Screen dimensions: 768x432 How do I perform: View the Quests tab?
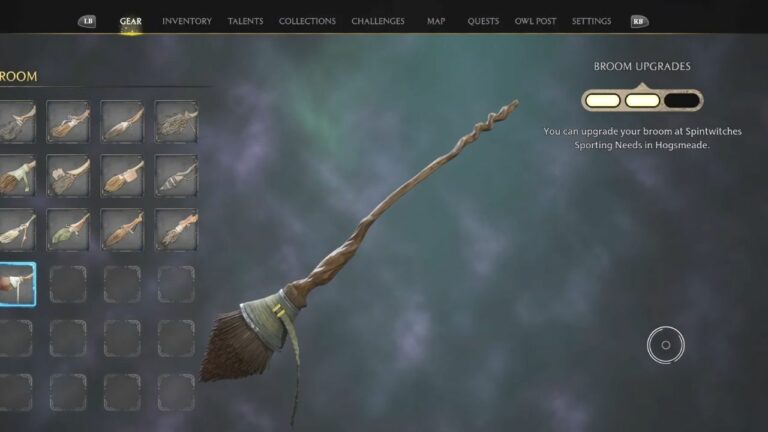pos(483,21)
